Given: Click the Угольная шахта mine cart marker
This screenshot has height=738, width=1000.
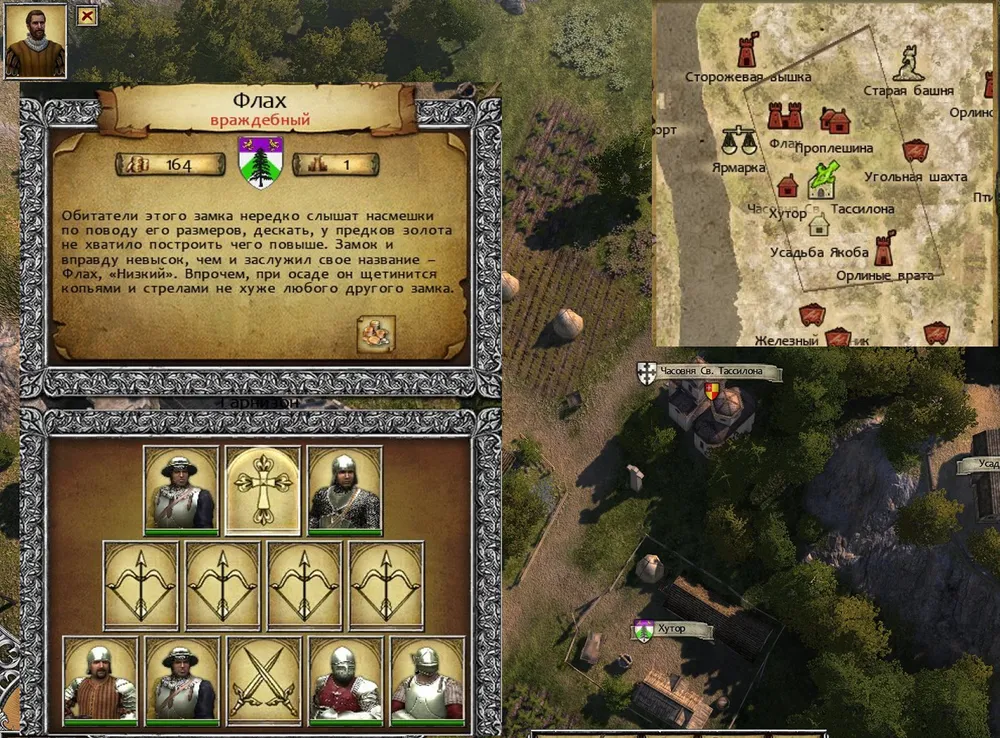Looking at the screenshot, I should pyautogui.click(x=913, y=151).
